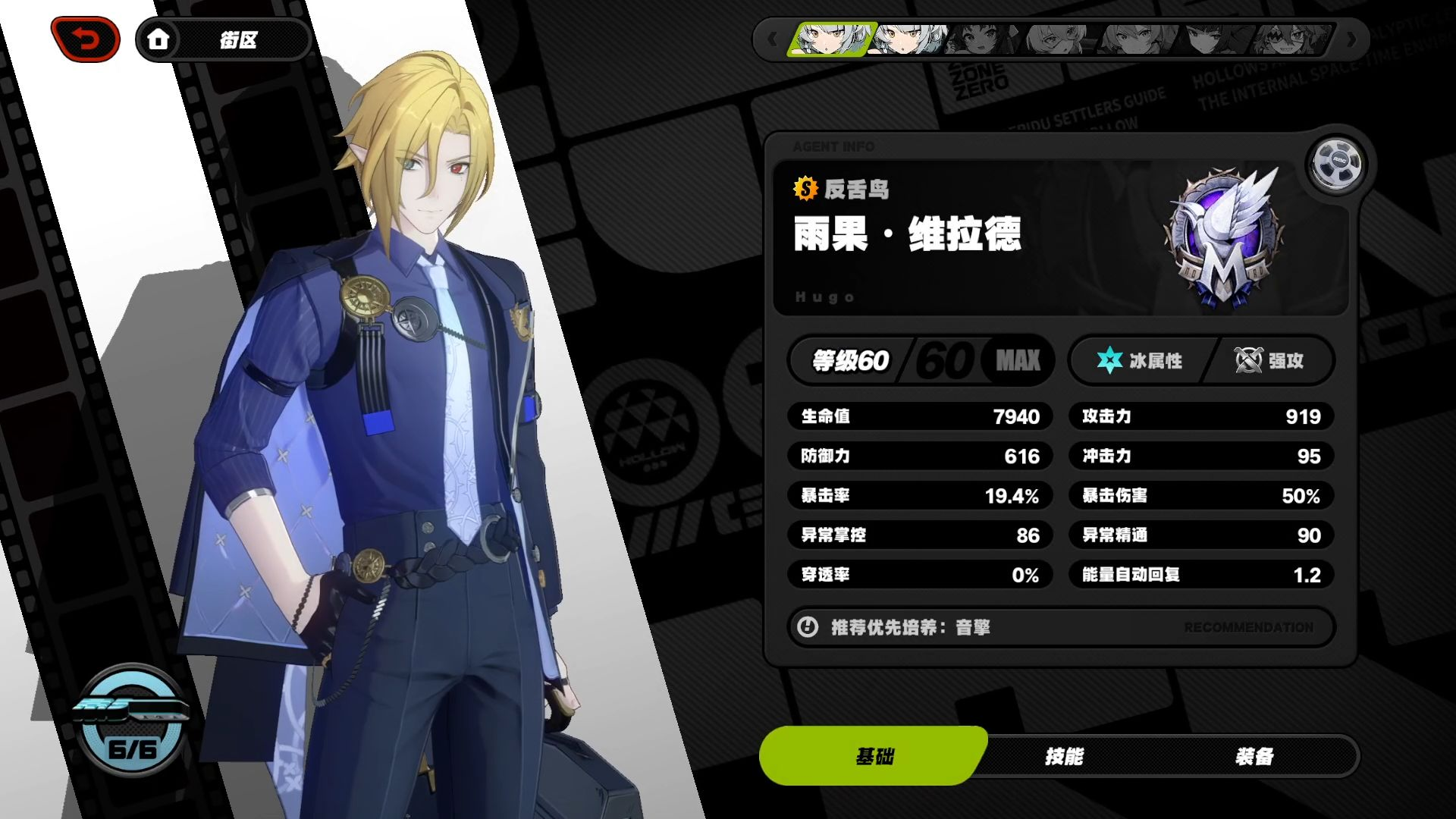
Task: Switch to the 技能 tab
Action: point(1064,756)
